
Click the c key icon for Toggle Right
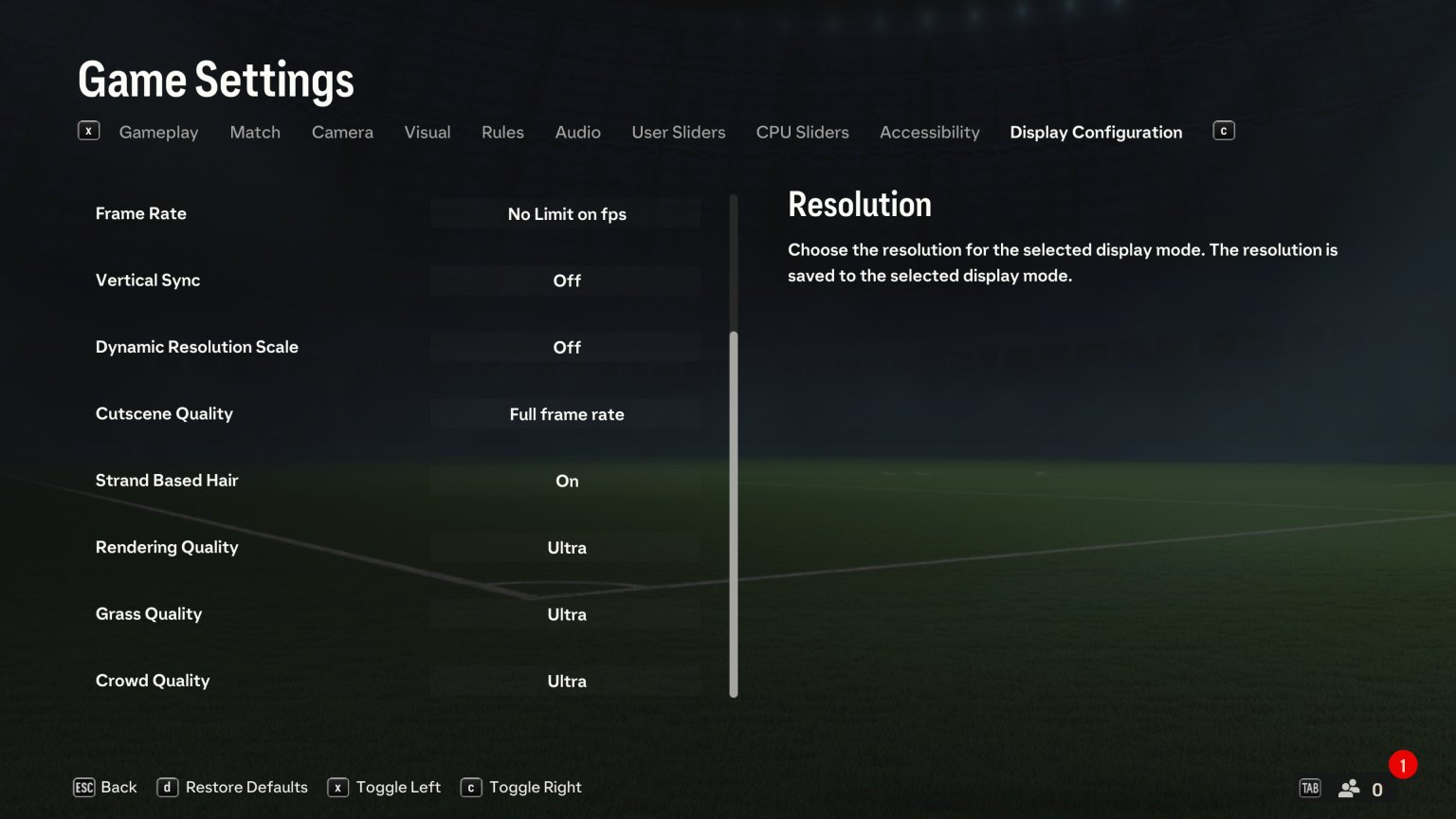tap(471, 787)
